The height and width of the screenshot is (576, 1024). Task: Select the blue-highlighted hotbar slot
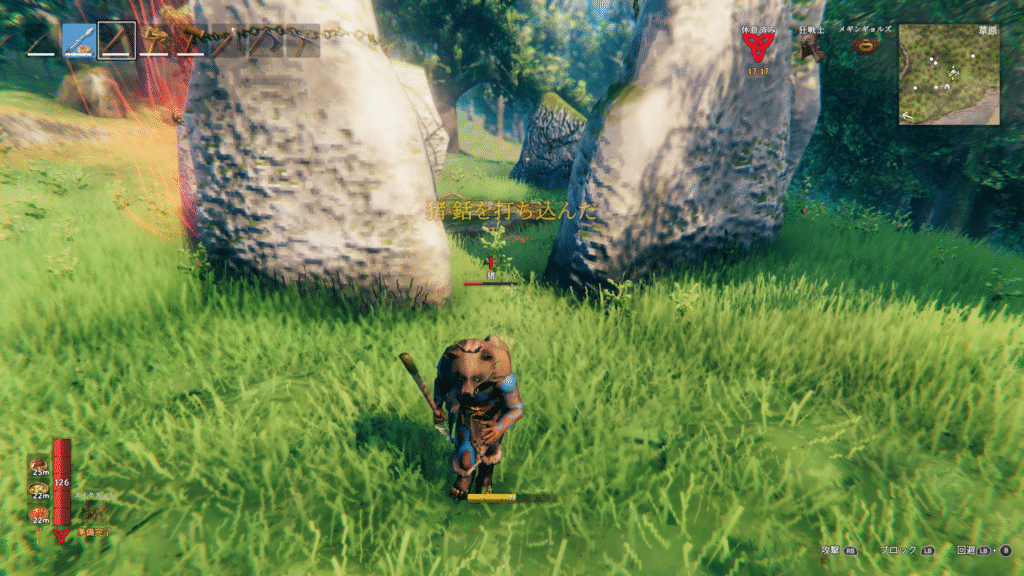[x=79, y=41]
